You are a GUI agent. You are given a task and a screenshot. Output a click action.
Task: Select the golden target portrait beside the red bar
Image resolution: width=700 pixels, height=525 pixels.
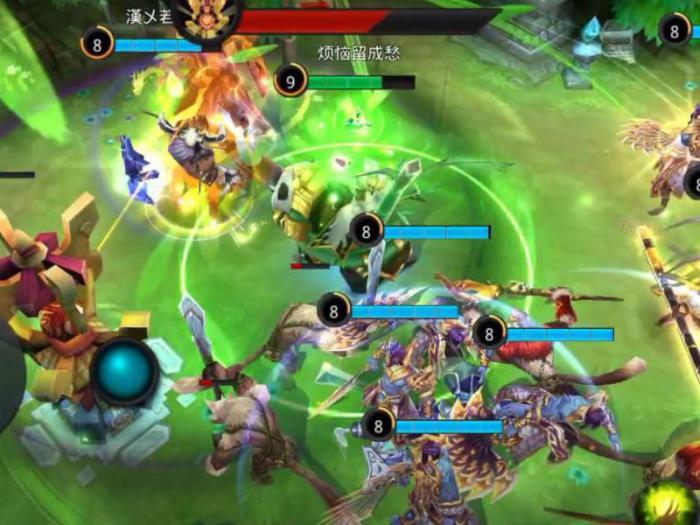click(207, 15)
